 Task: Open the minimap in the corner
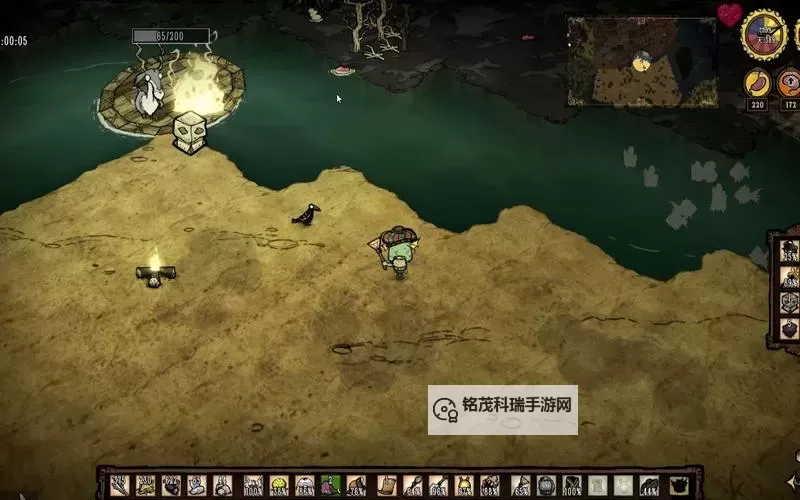(642, 62)
